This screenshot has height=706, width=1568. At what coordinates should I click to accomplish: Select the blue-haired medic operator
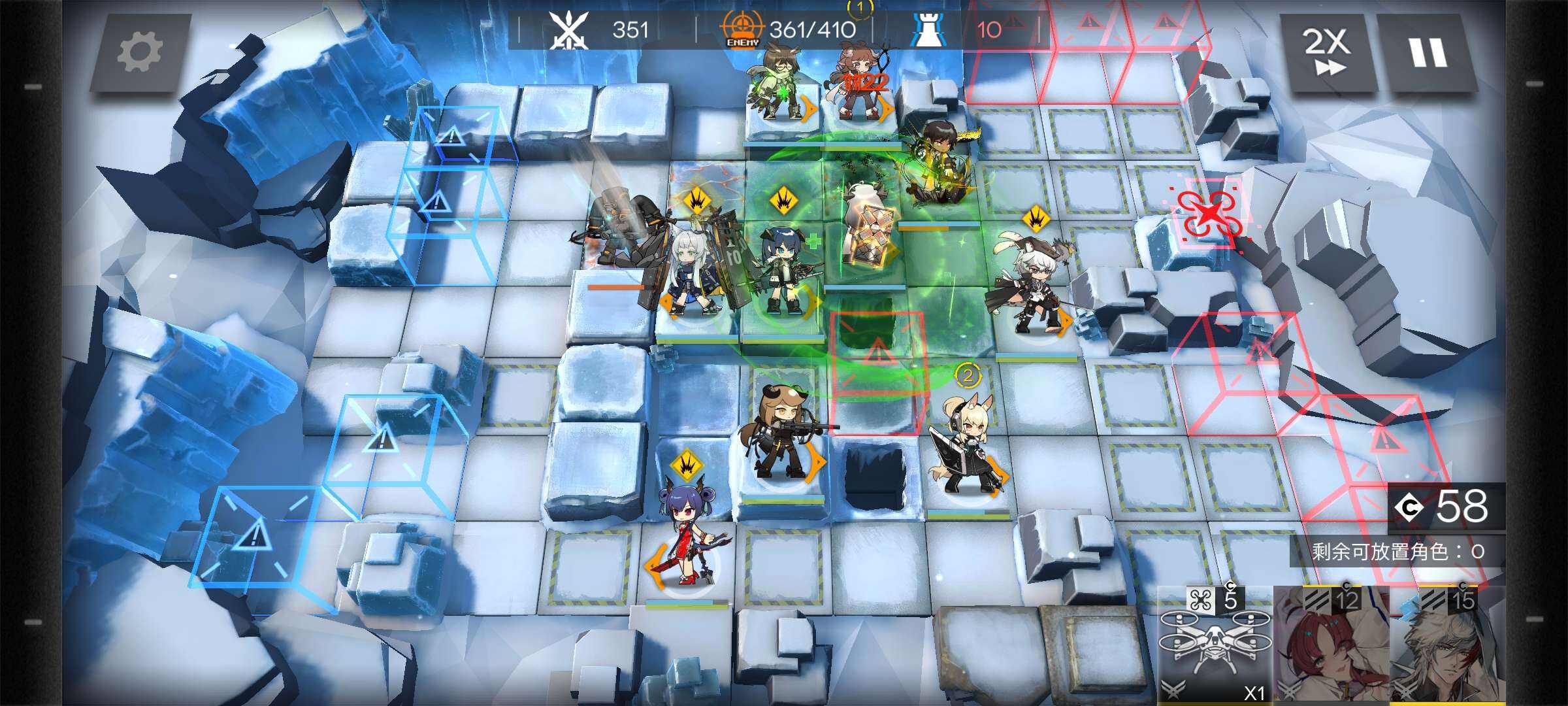tap(784, 275)
